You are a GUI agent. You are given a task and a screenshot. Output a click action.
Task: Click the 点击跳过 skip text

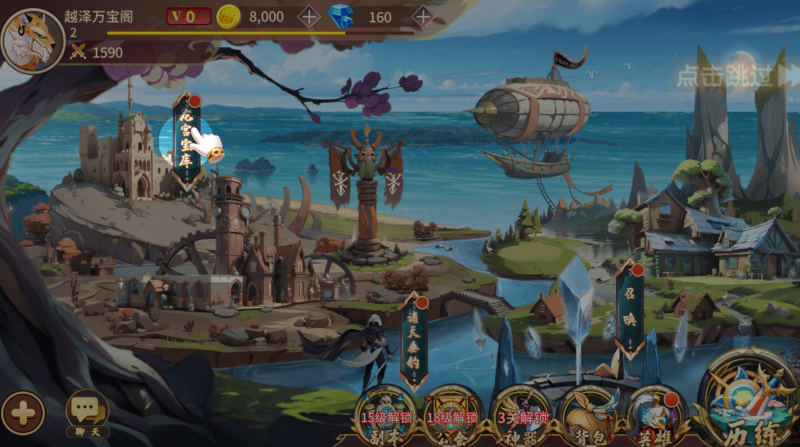coord(725,75)
